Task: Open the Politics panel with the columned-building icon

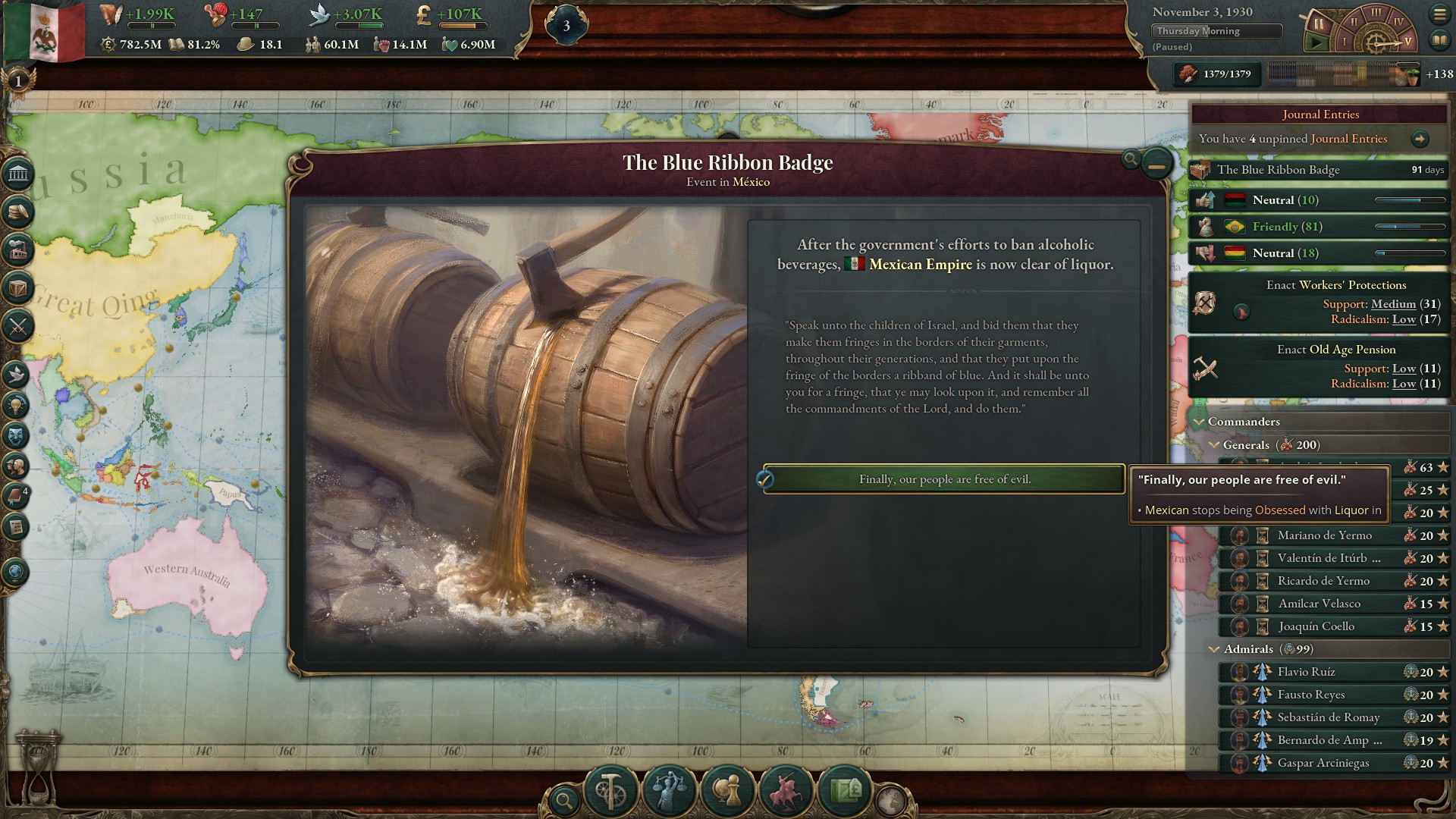Action: (18, 174)
